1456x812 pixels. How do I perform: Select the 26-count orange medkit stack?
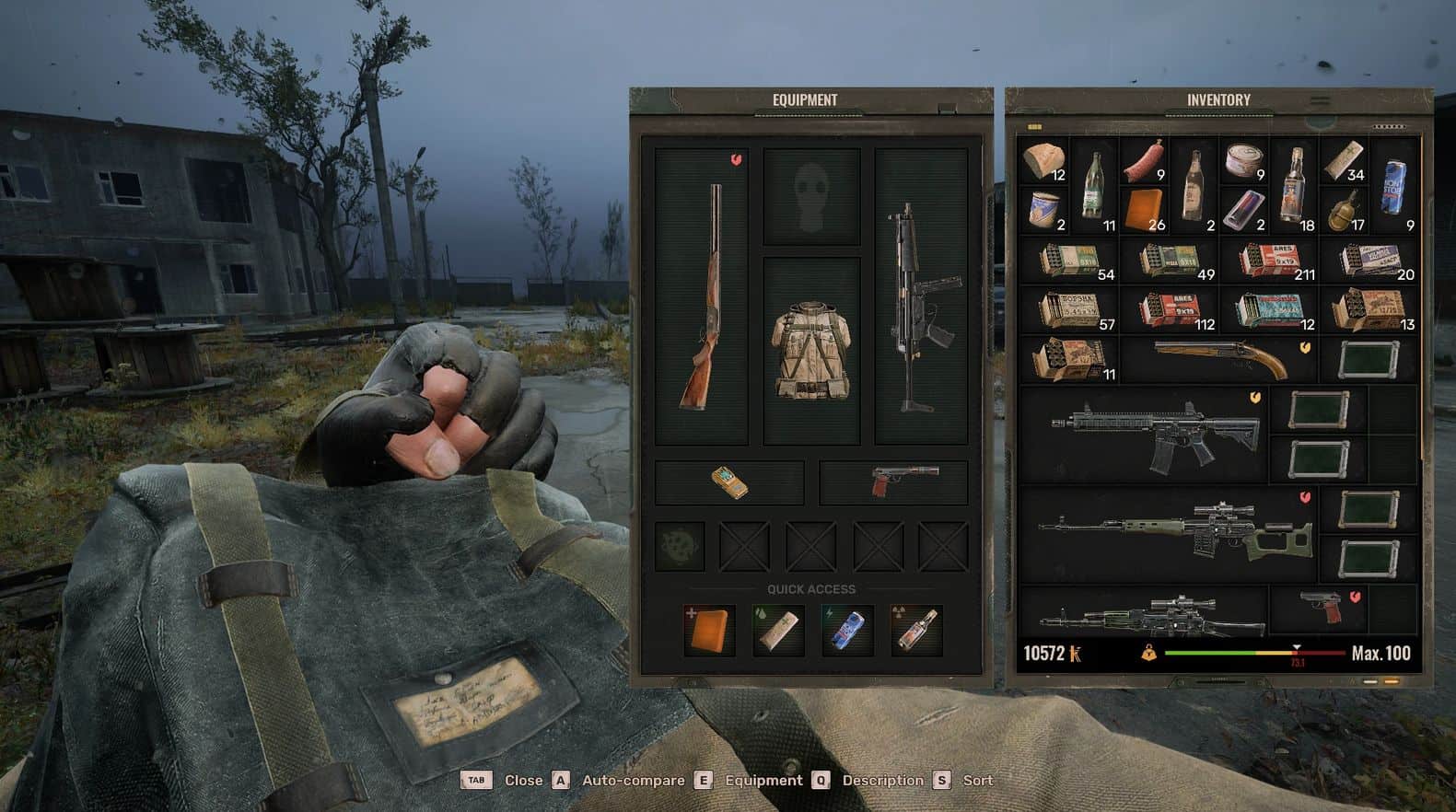(x=1145, y=210)
